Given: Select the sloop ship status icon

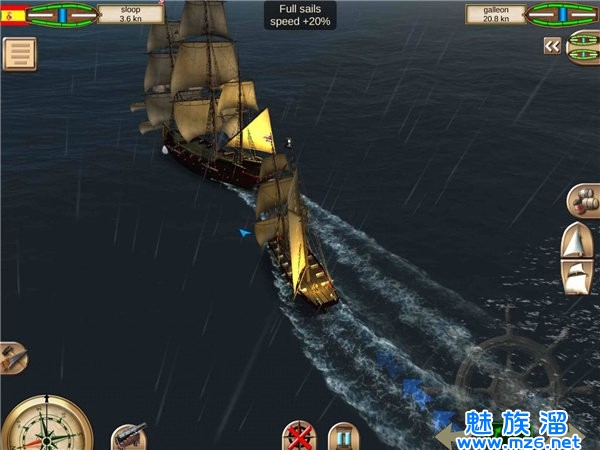Looking at the screenshot, I should [x=61, y=14].
